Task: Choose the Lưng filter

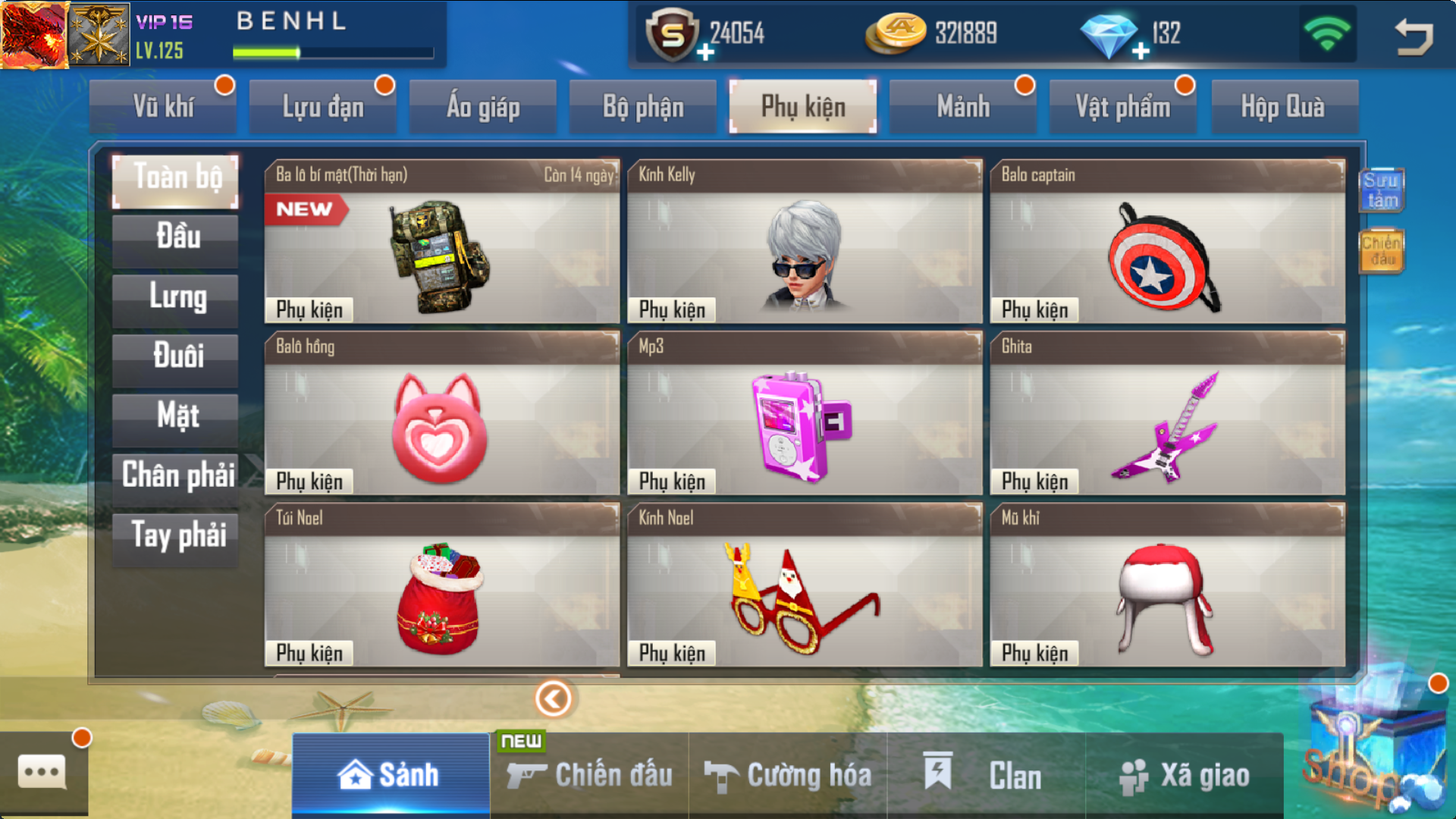Action: coord(176,297)
